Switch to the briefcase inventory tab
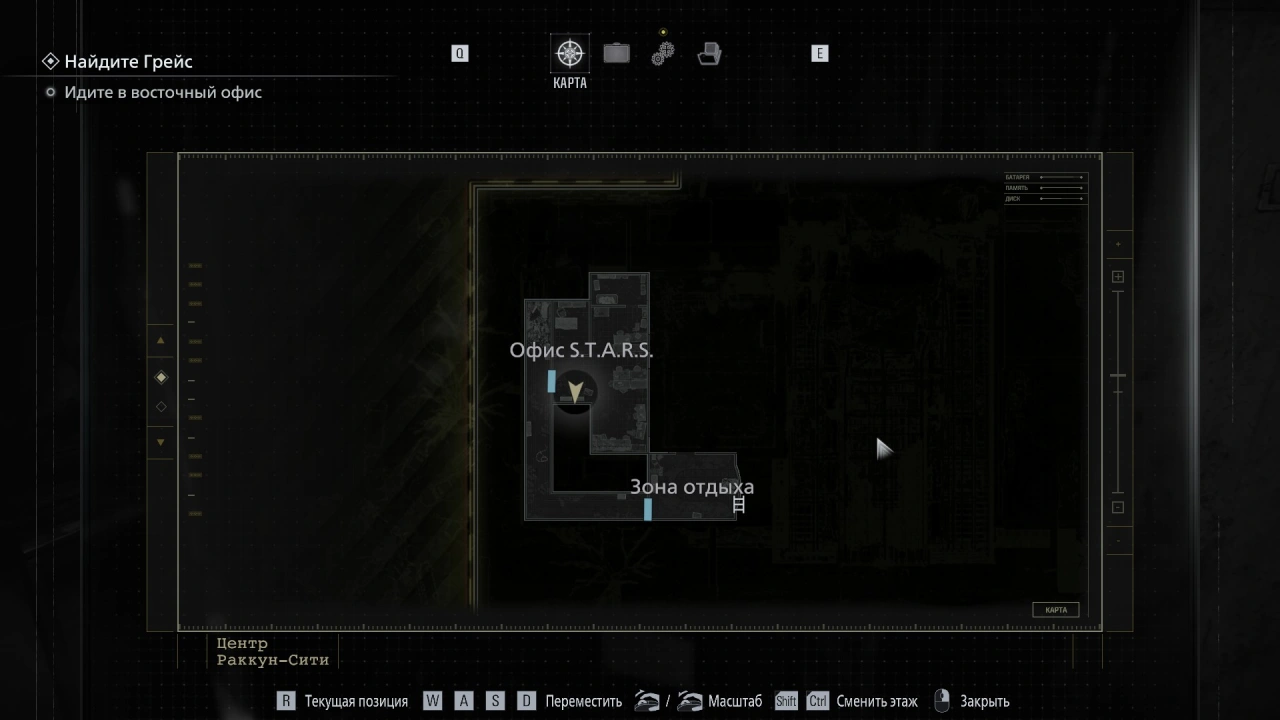The height and width of the screenshot is (720, 1280). point(616,53)
